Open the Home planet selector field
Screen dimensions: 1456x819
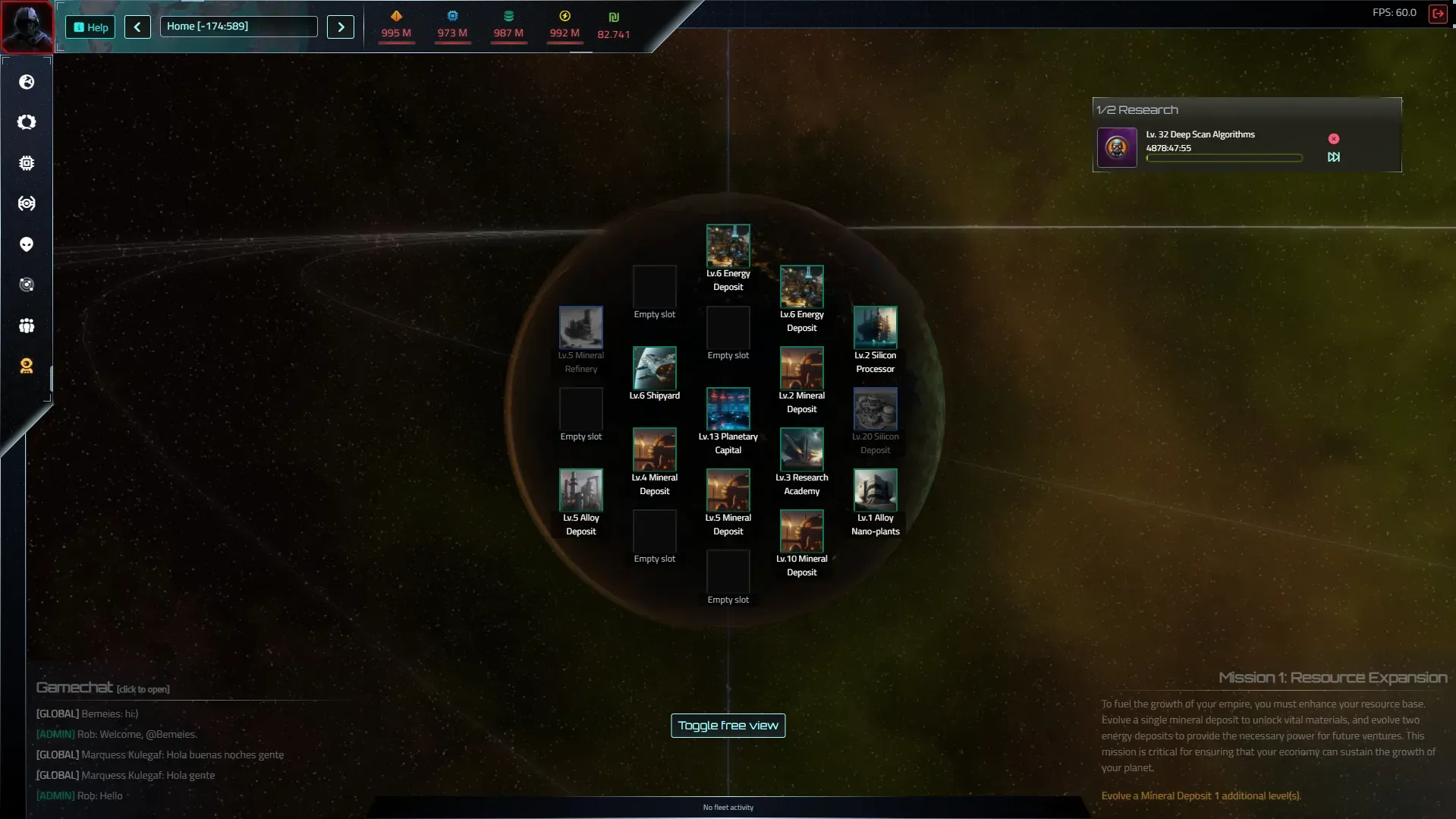(x=238, y=27)
